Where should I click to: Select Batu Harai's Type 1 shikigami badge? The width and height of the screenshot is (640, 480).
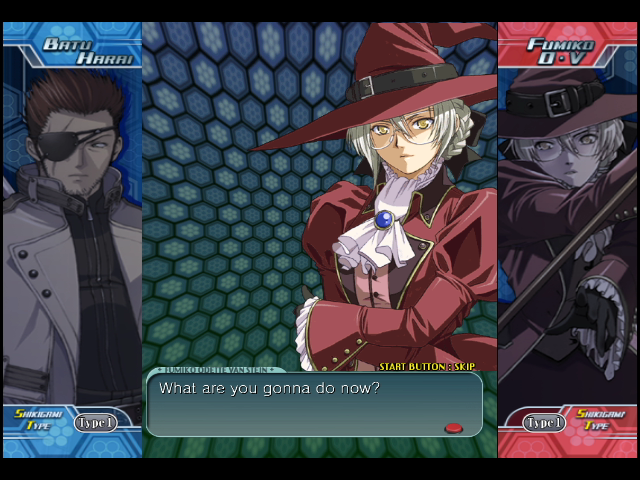click(x=95, y=422)
